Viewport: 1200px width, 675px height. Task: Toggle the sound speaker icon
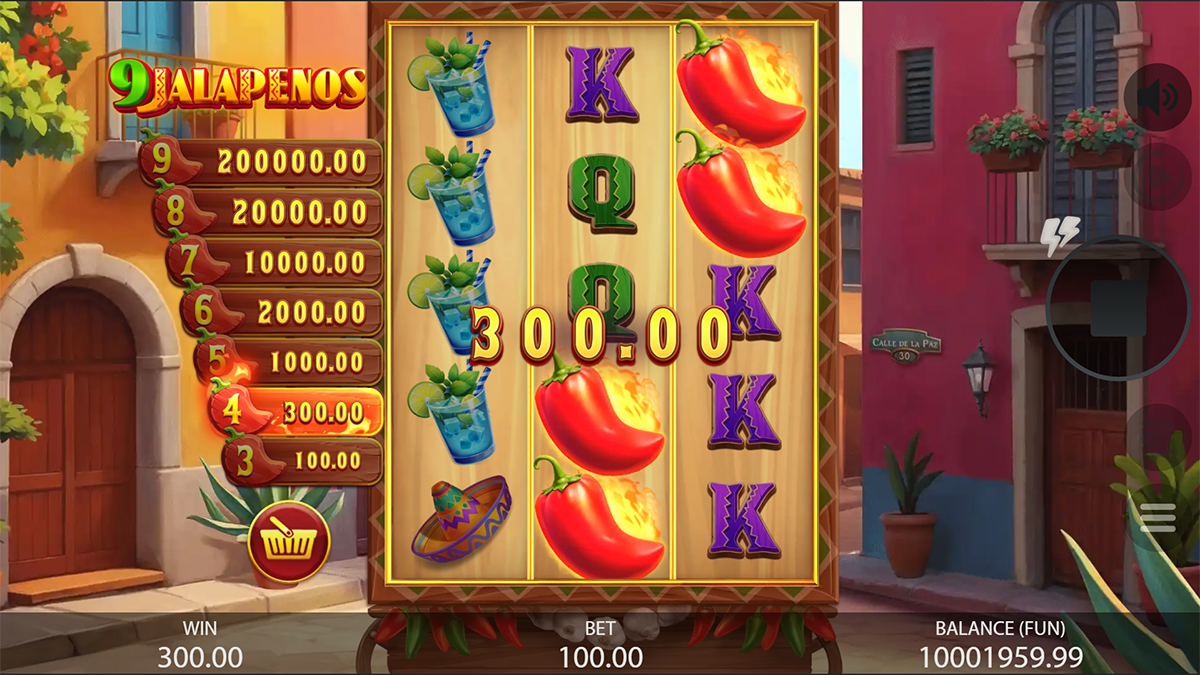click(x=1156, y=97)
